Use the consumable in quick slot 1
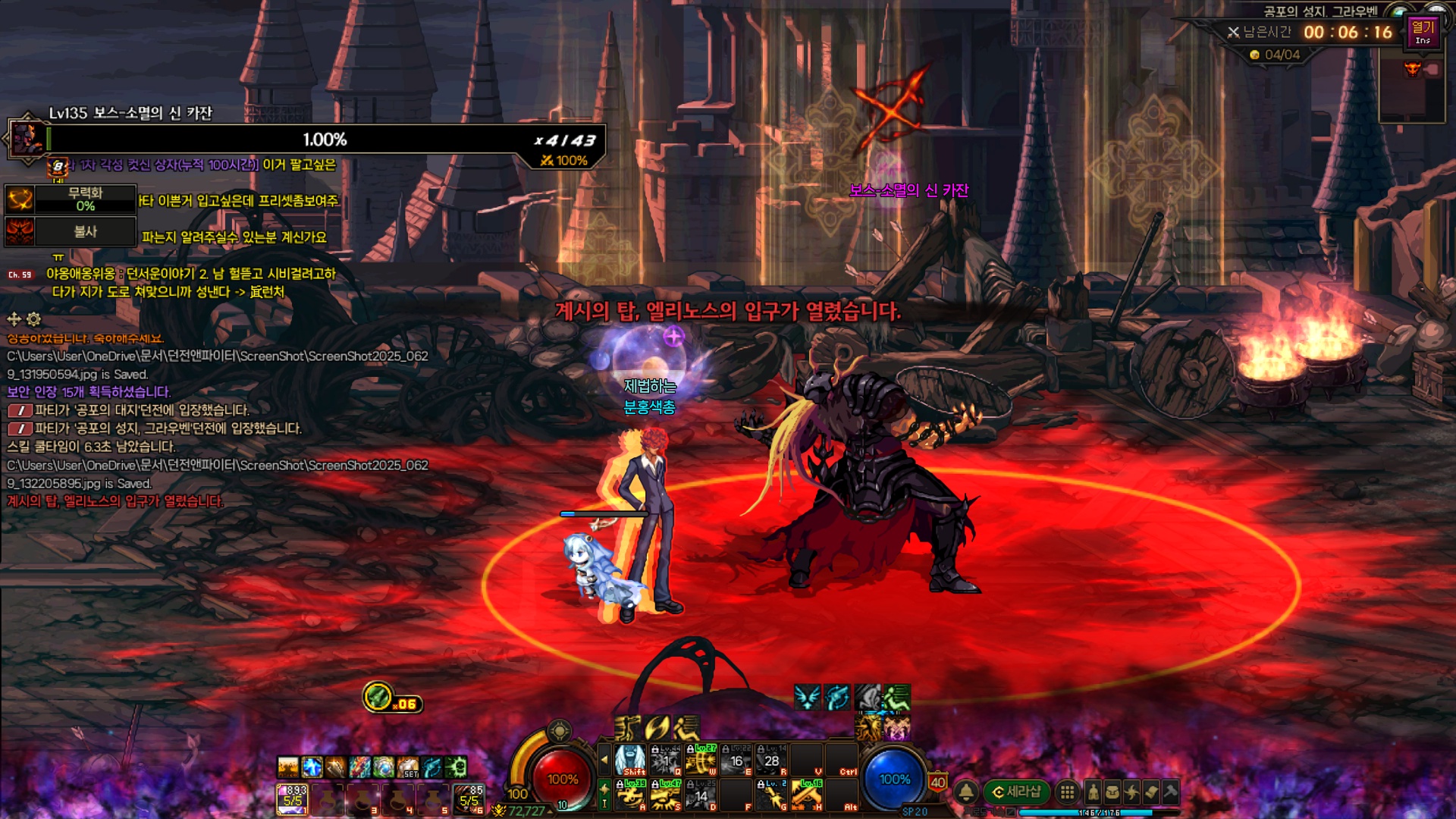 point(292,799)
